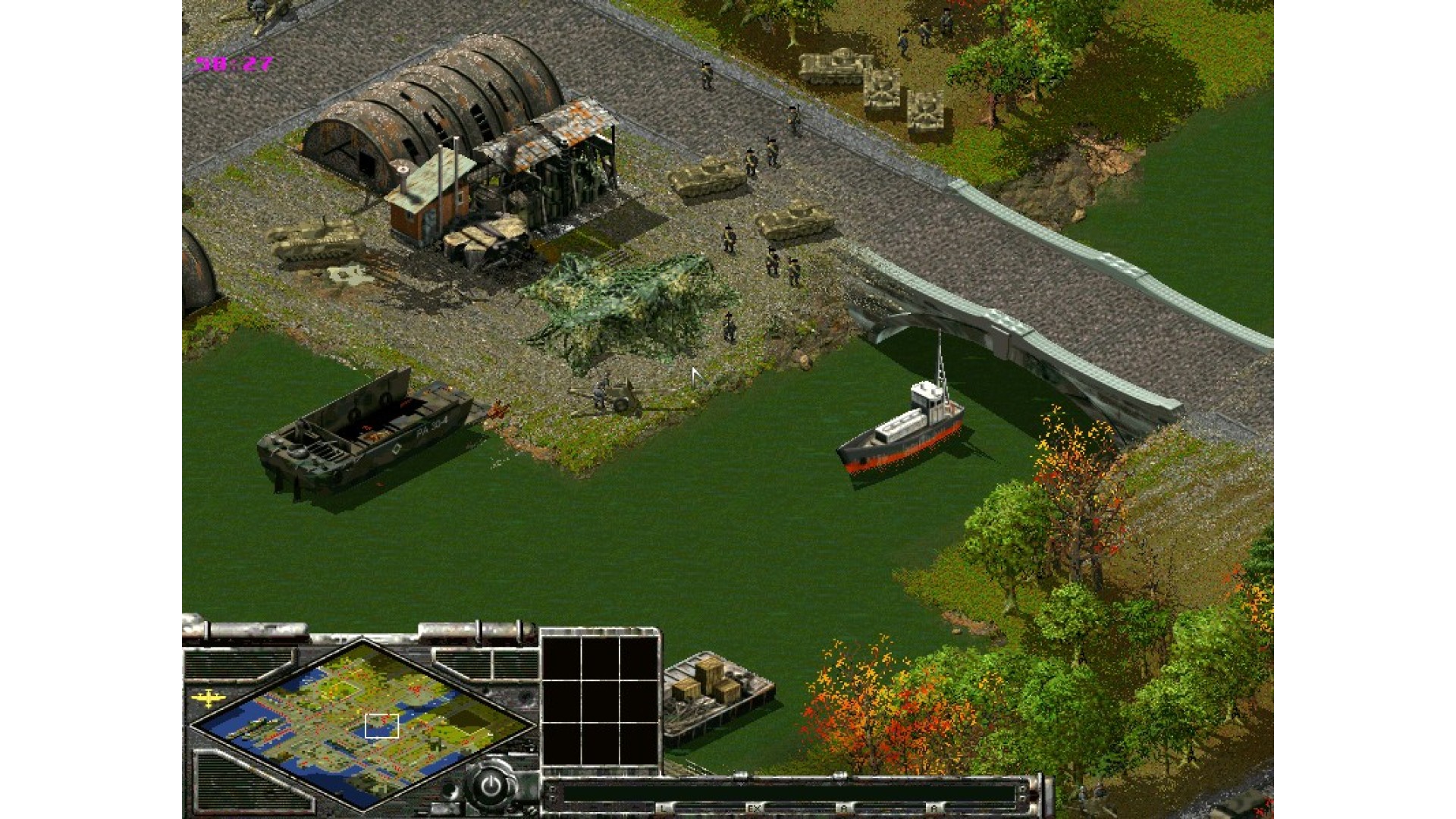
Task: Click the diamond-shaped minimap
Action: point(362,720)
